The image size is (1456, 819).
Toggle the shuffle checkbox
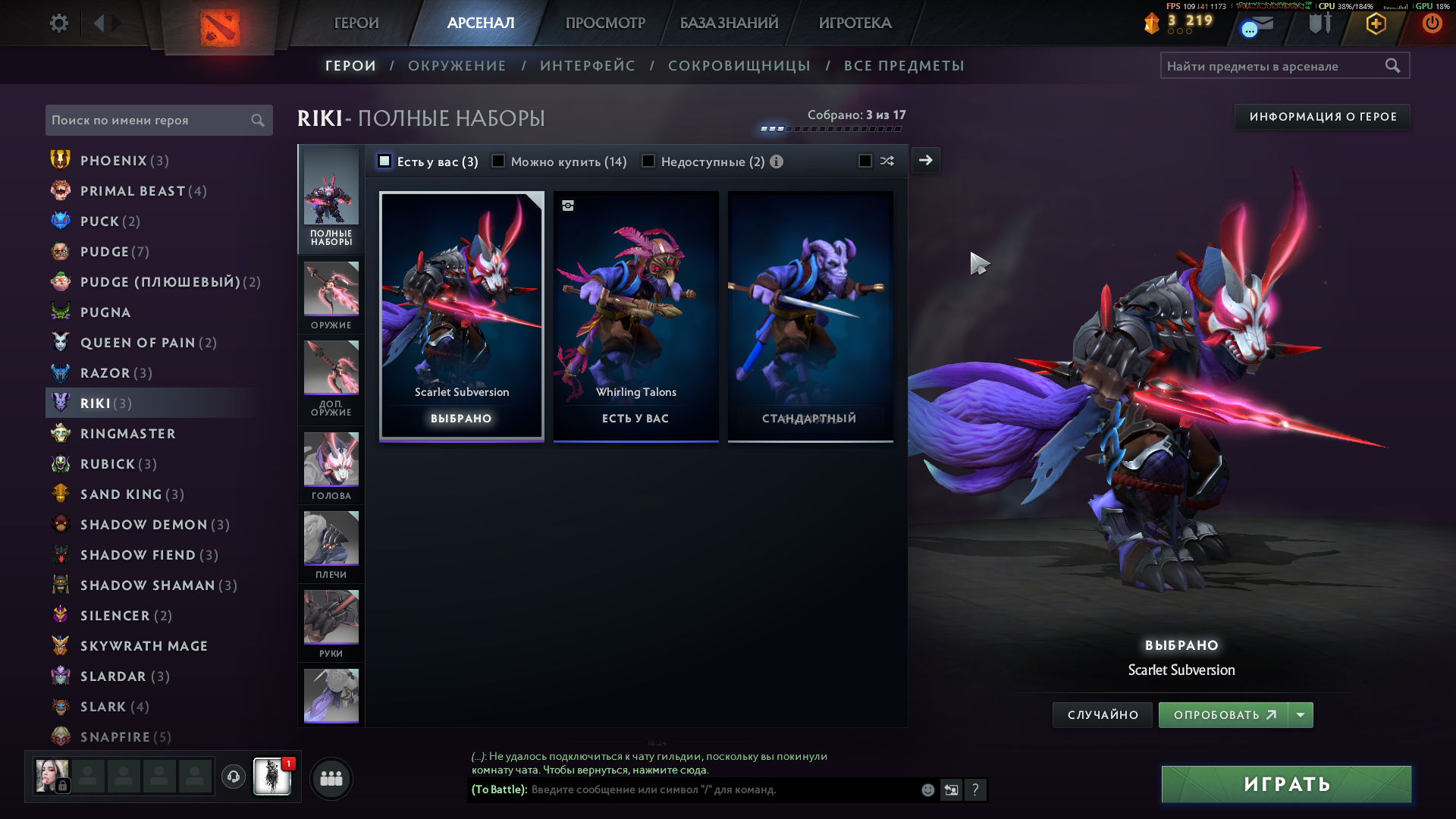(x=864, y=161)
